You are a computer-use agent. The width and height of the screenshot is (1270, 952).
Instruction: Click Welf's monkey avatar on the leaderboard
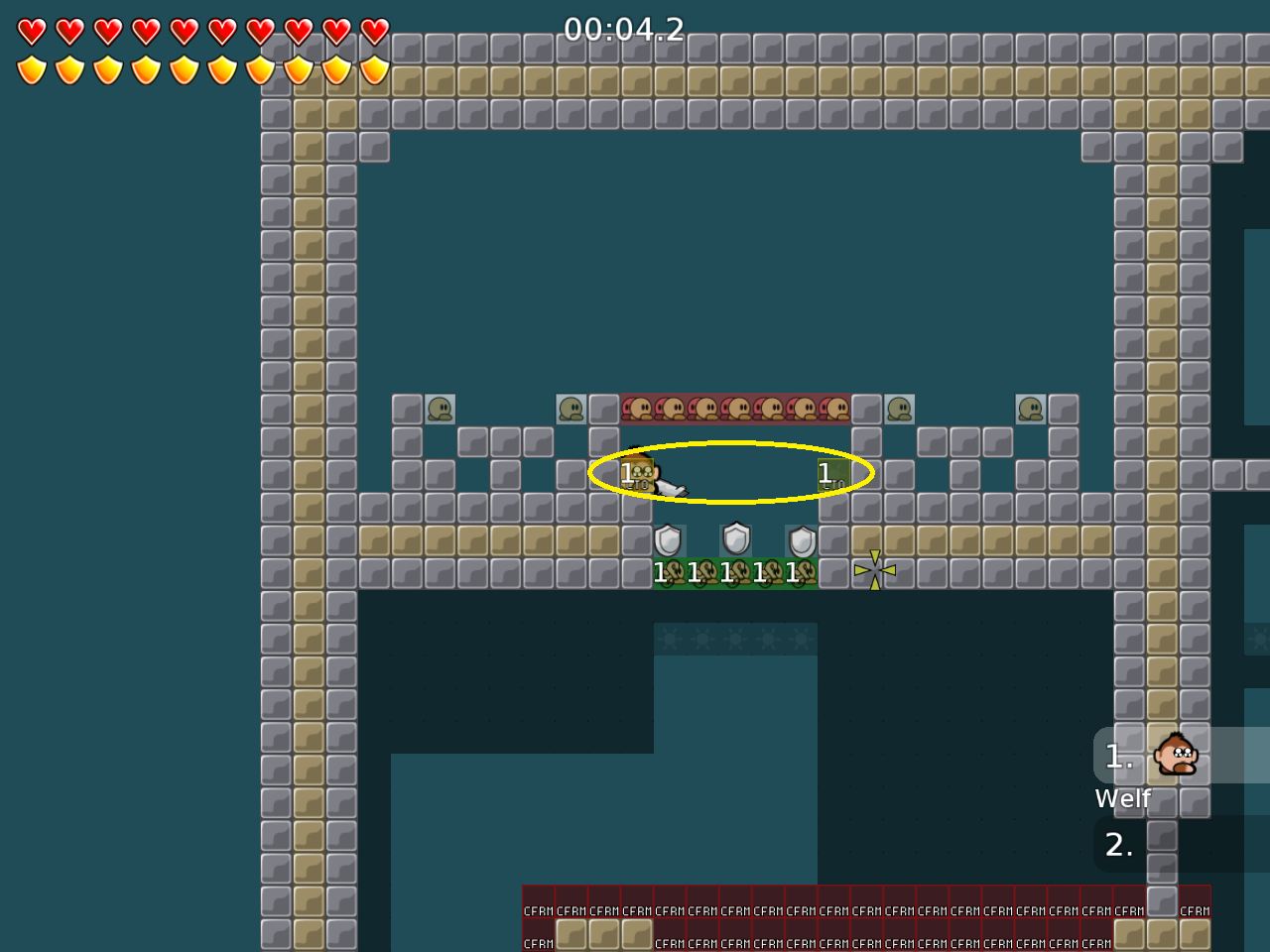(x=1175, y=757)
